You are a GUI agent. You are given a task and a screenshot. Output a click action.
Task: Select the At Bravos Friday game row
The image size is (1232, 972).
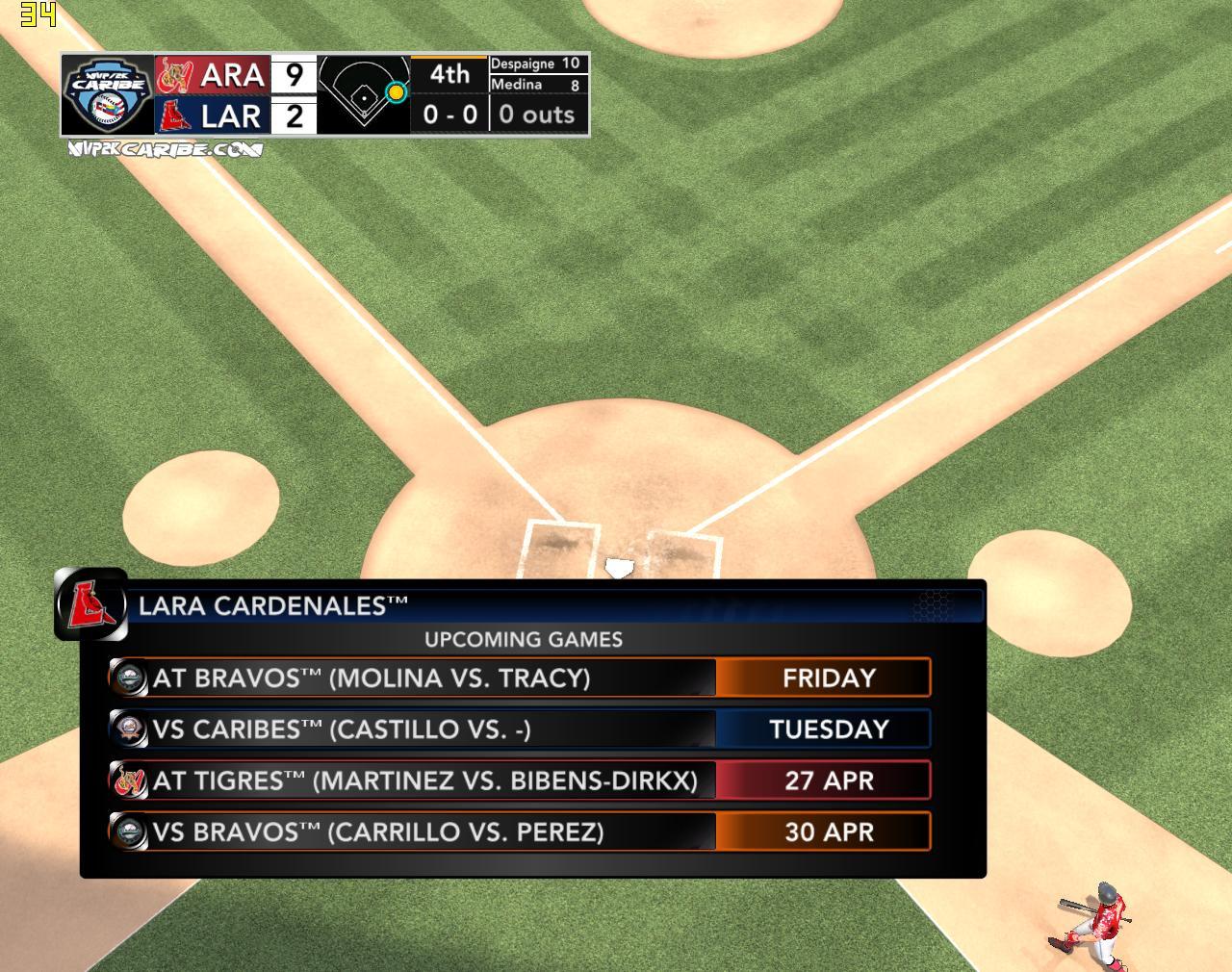[520, 678]
